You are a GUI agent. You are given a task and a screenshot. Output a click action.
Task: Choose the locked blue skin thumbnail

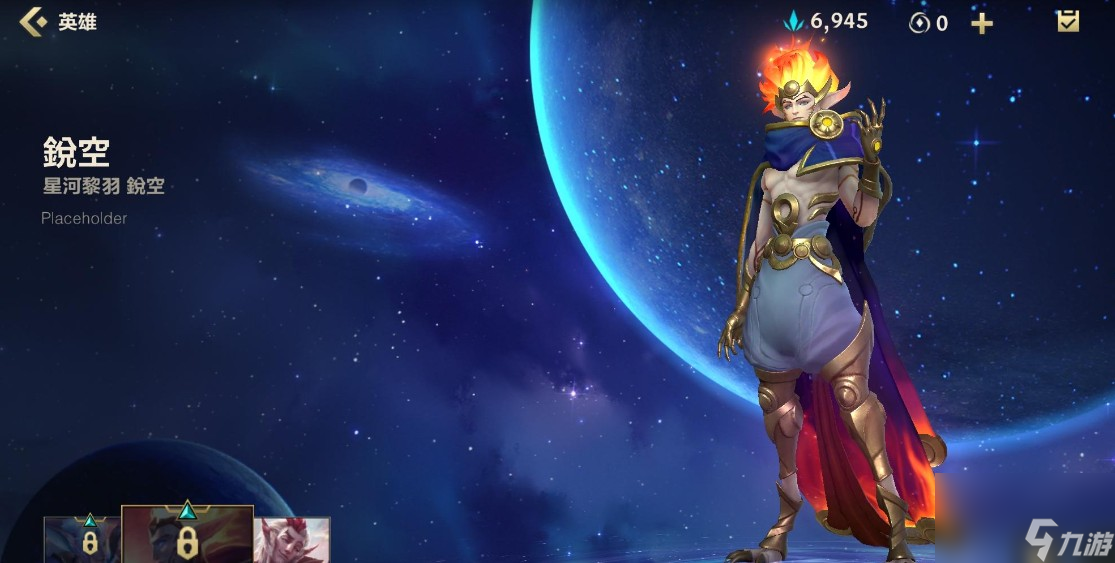coord(83,540)
